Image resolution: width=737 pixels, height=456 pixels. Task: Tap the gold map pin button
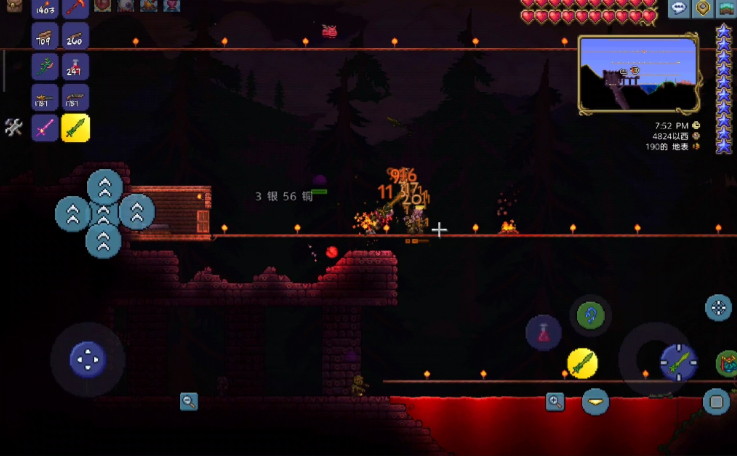point(703,8)
